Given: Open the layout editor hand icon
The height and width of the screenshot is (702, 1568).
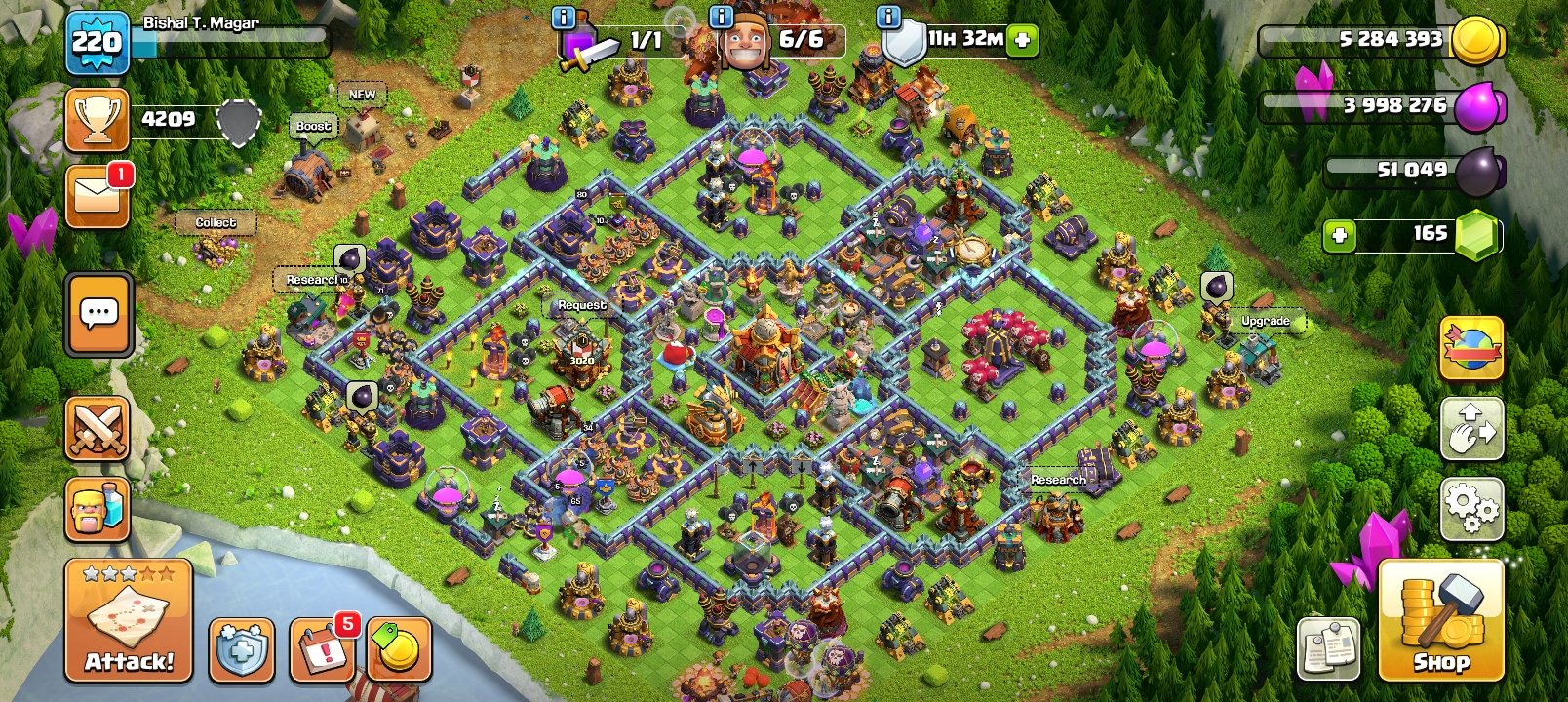Looking at the screenshot, I should [x=1470, y=429].
